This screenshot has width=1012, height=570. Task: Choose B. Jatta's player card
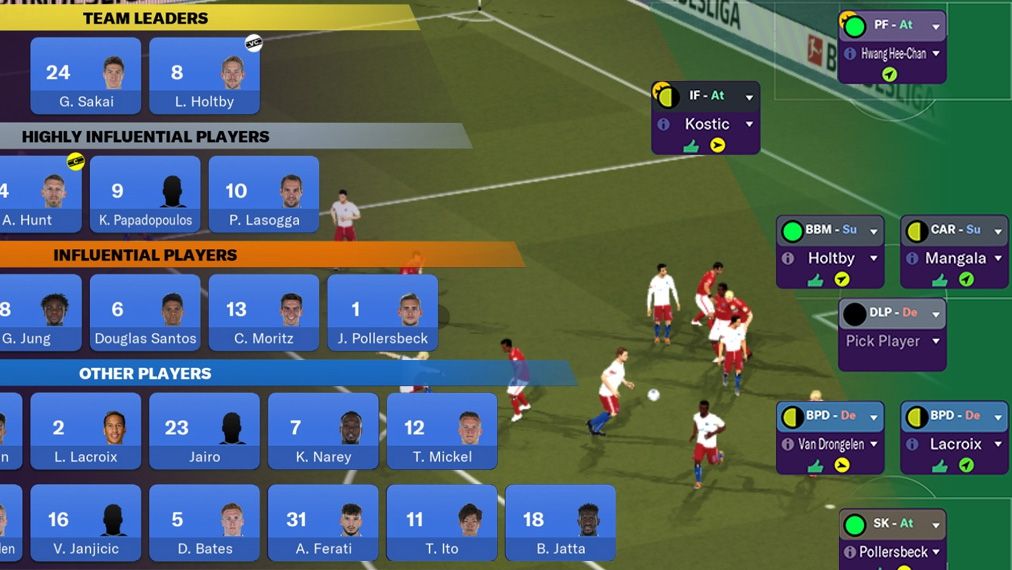(560, 523)
